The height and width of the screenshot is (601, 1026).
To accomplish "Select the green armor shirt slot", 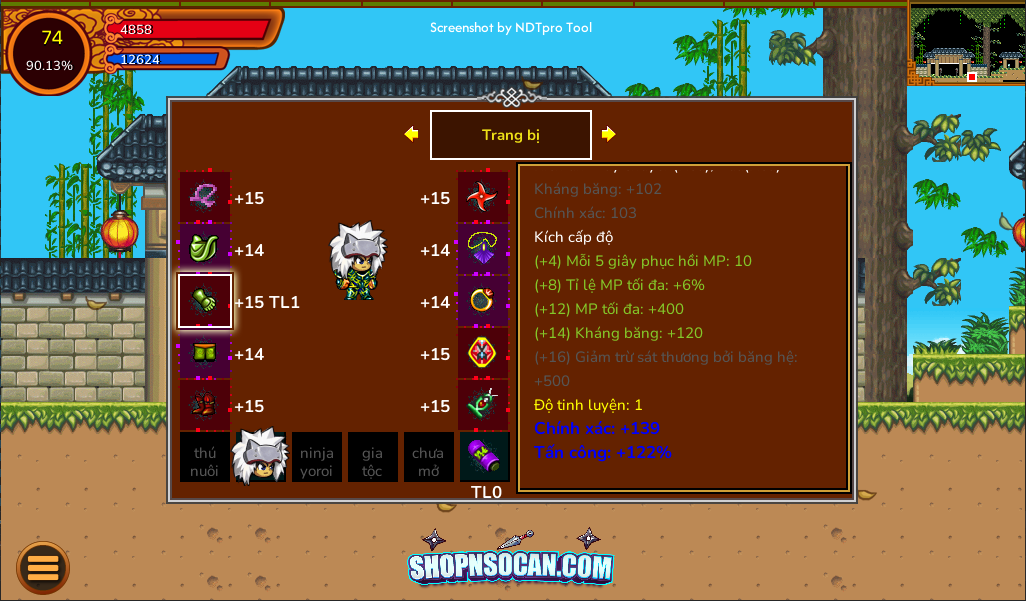I will (x=205, y=250).
